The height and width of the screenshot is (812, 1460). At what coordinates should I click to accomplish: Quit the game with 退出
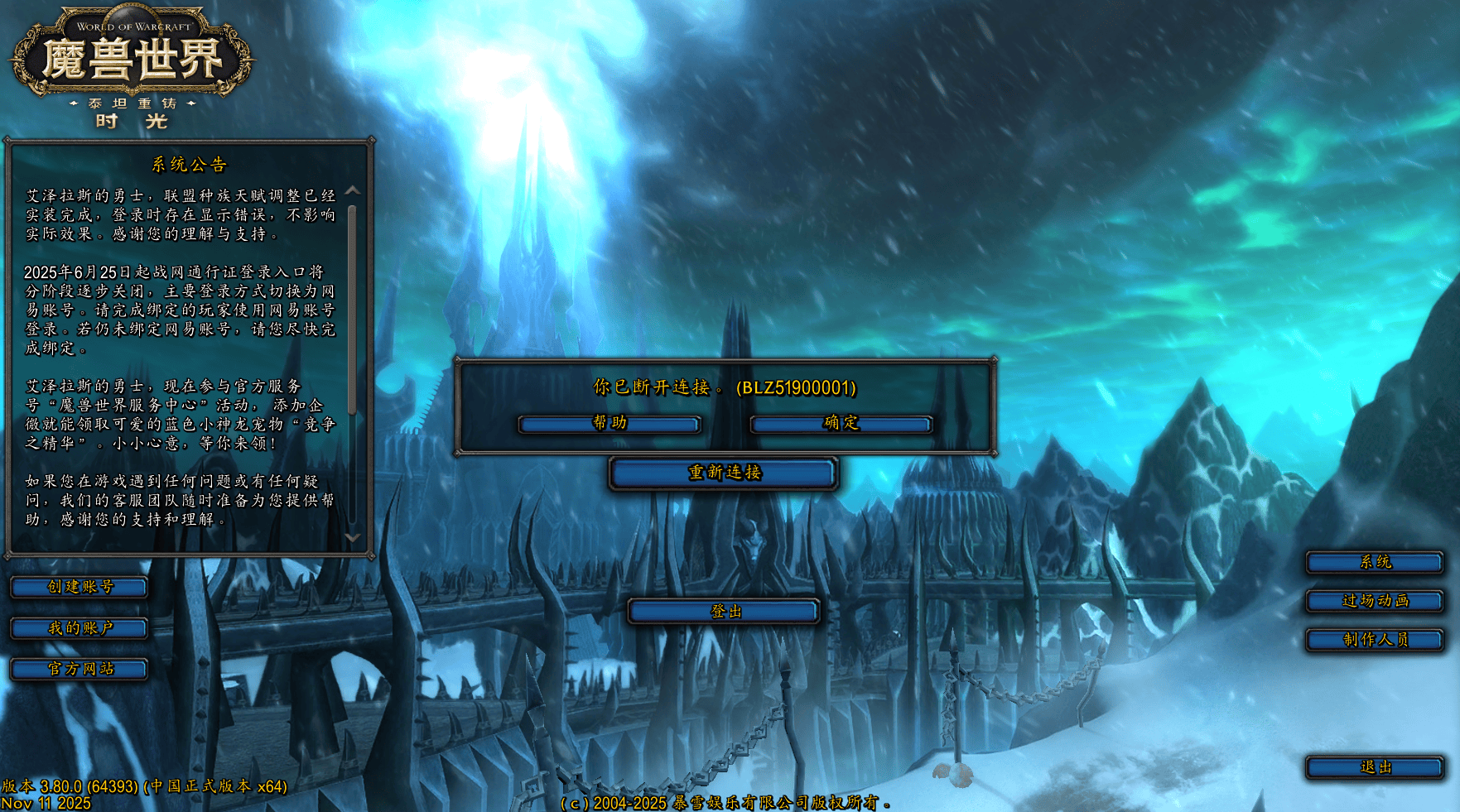click(x=1375, y=767)
